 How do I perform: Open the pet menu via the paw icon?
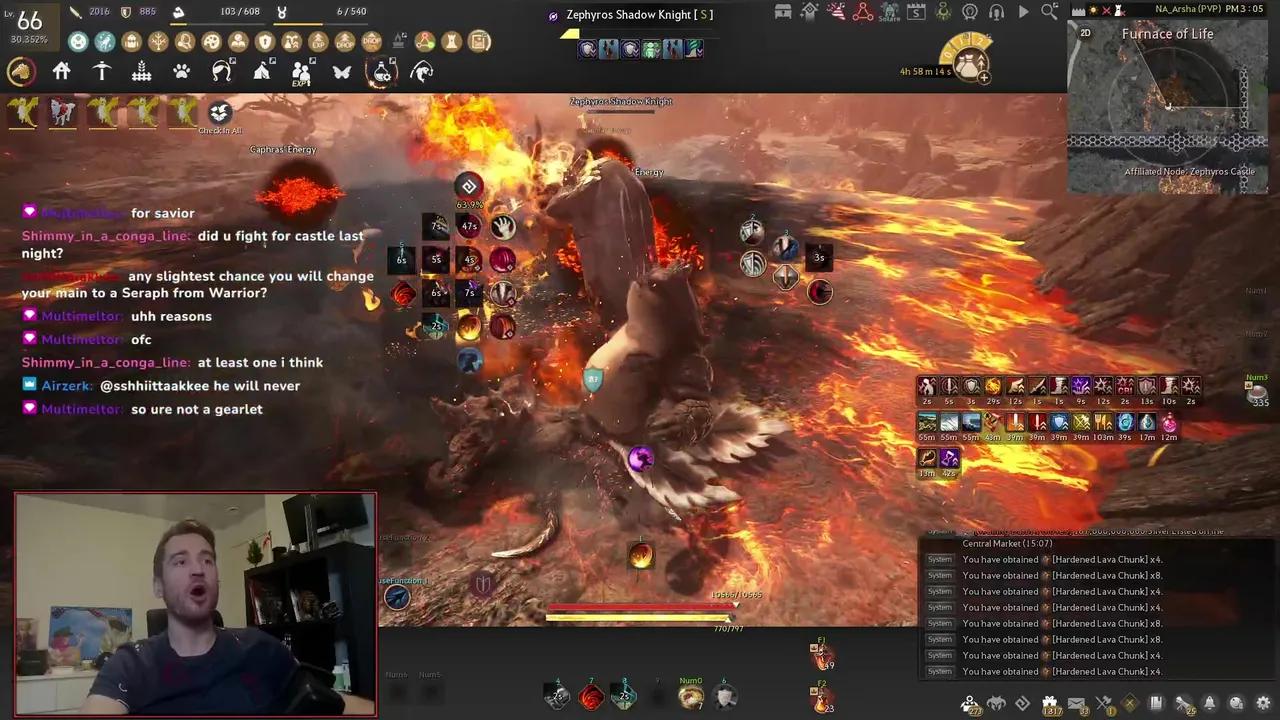(181, 70)
